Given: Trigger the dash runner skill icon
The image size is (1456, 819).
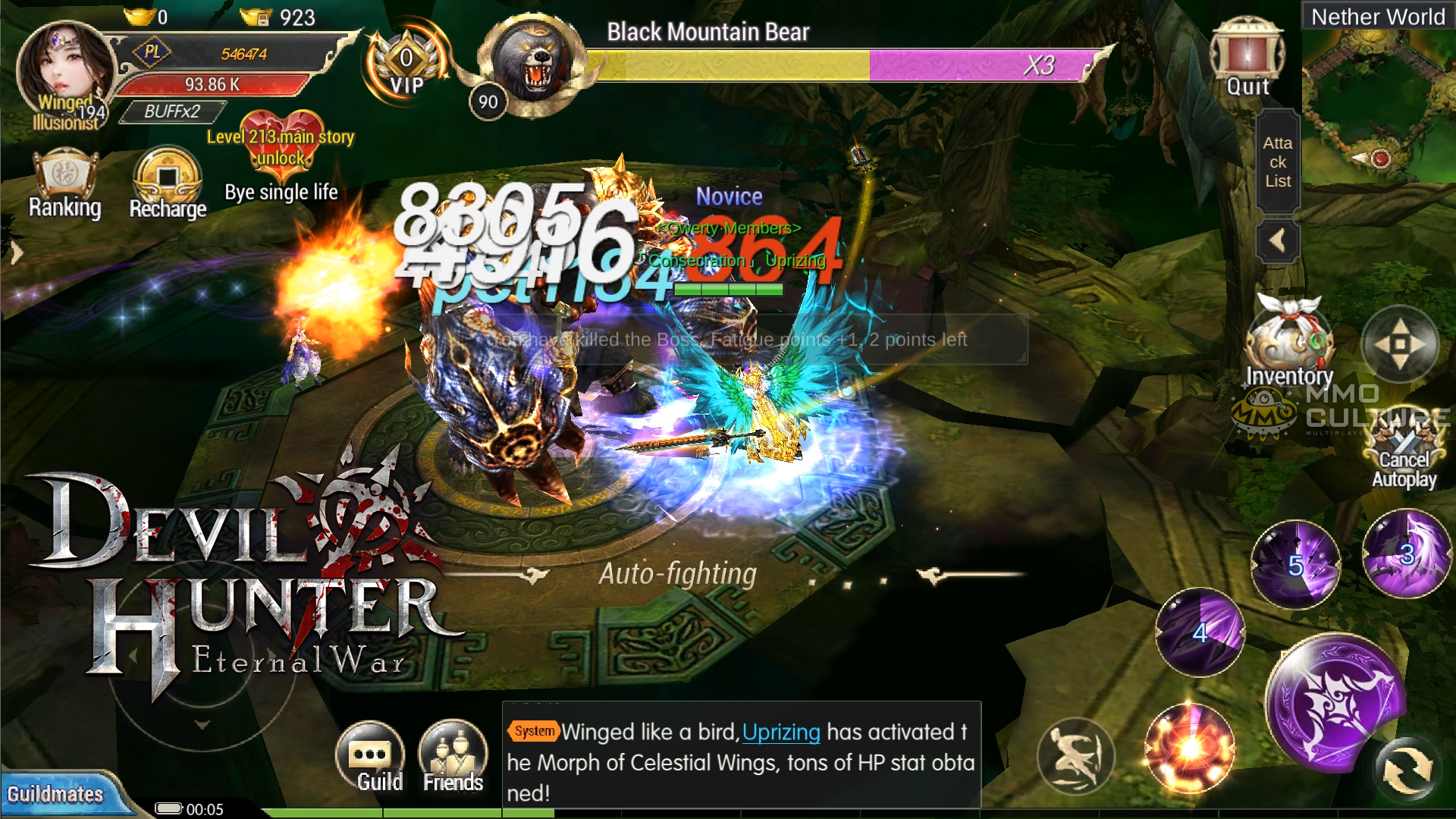Looking at the screenshot, I should (1075, 755).
